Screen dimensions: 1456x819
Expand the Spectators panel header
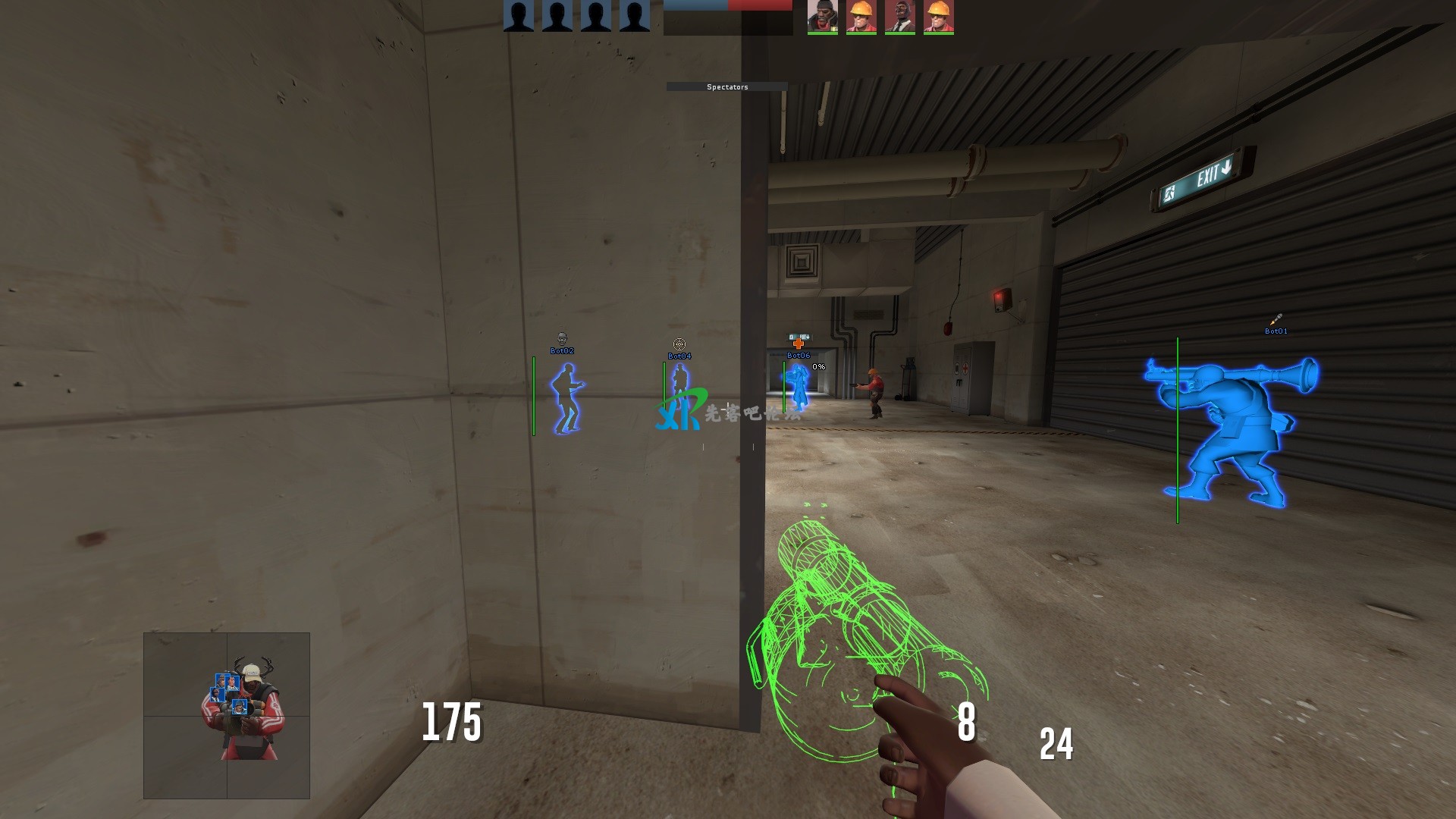click(728, 86)
